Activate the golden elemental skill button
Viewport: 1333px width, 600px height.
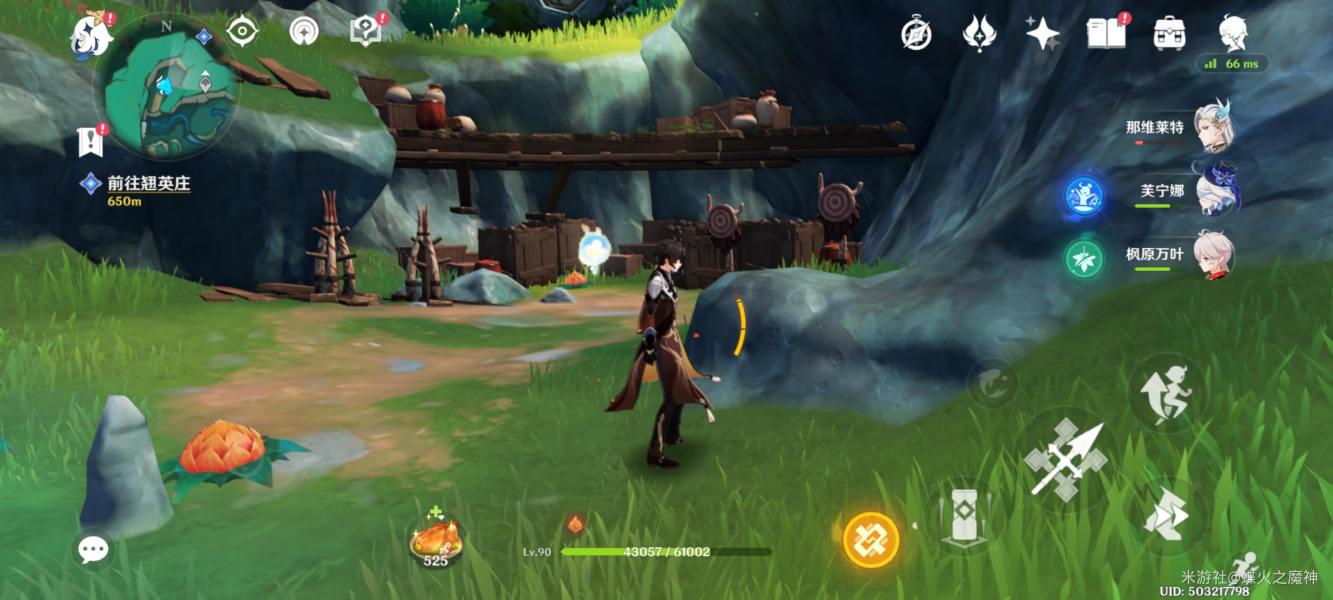point(871,540)
